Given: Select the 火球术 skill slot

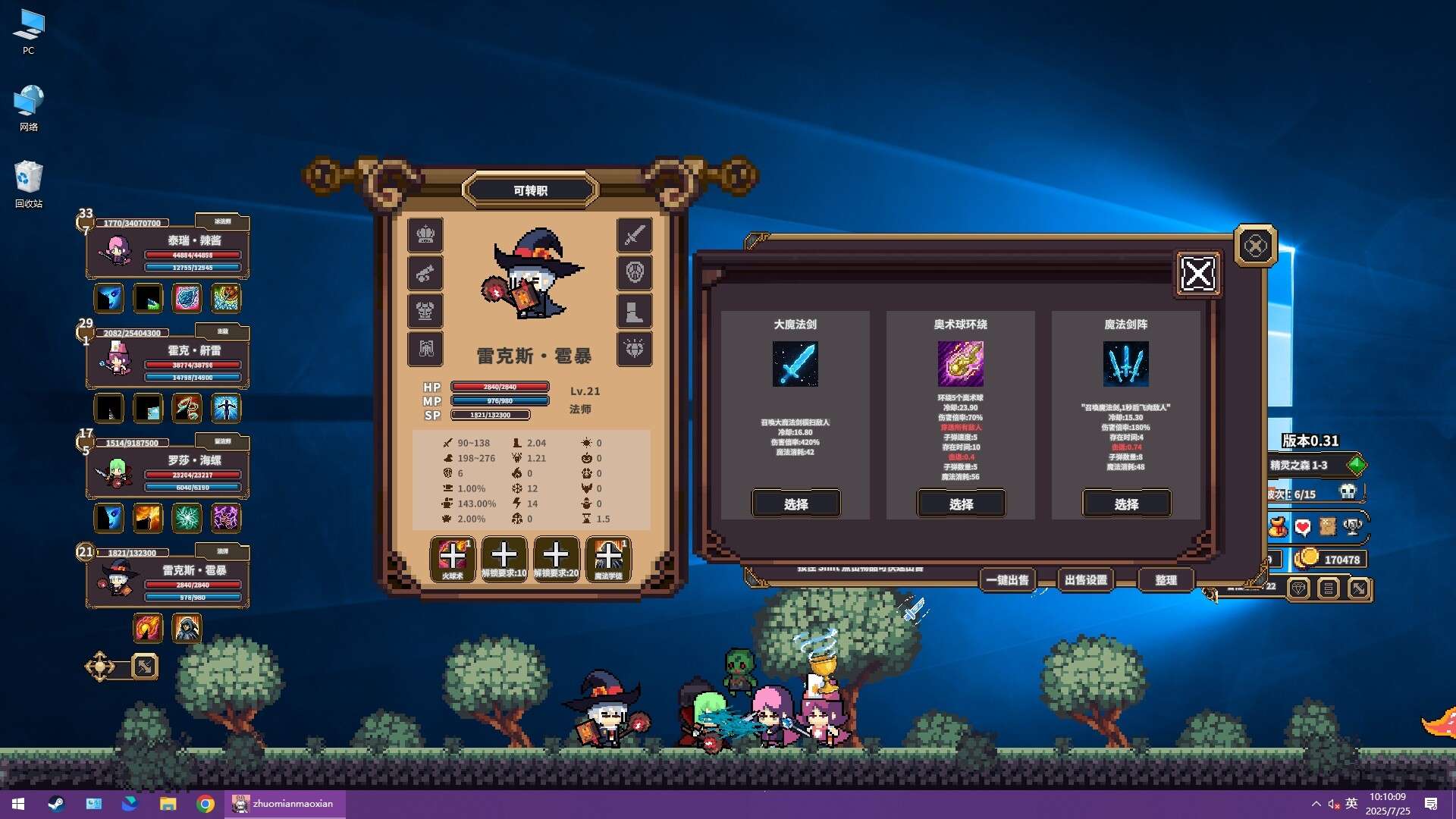Looking at the screenshot, I should tap(453, 559).
